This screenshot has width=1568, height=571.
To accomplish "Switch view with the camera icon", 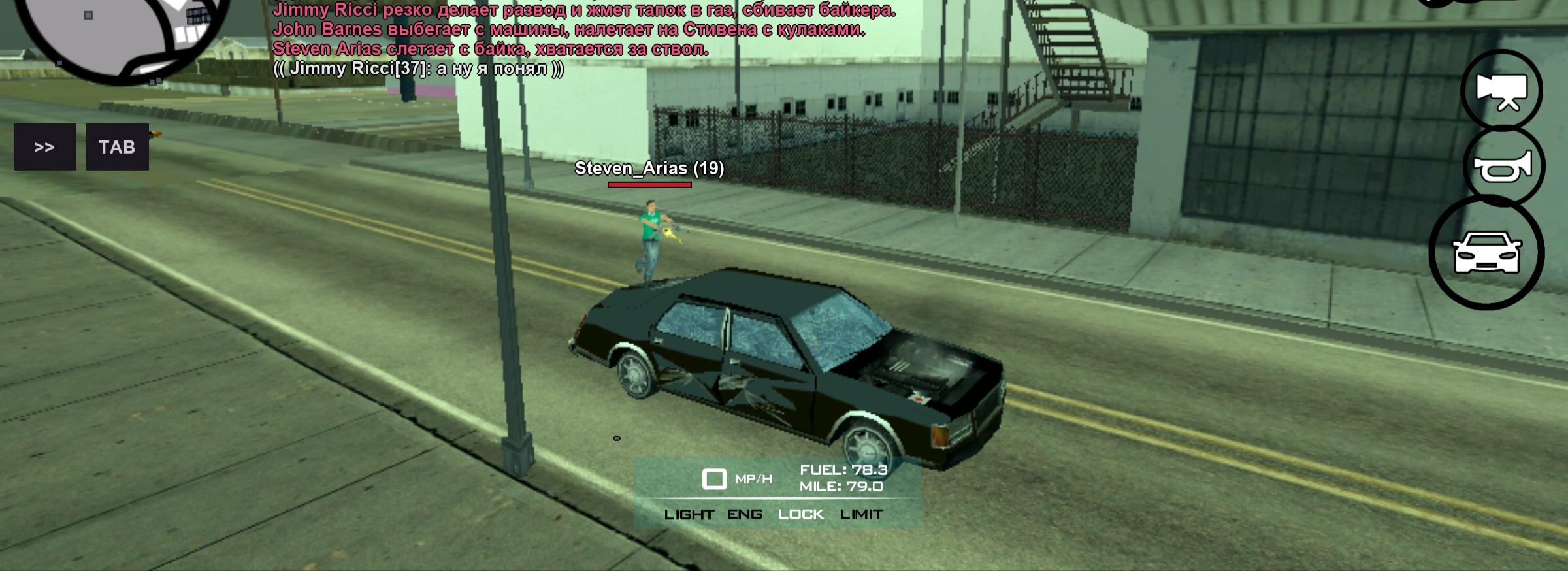I will click(x=1501, y=91).
